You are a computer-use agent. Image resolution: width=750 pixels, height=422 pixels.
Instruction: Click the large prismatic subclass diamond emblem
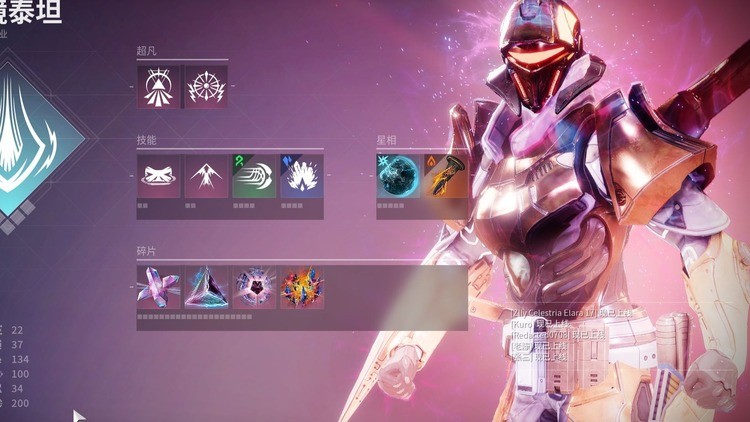coord(25,145)
